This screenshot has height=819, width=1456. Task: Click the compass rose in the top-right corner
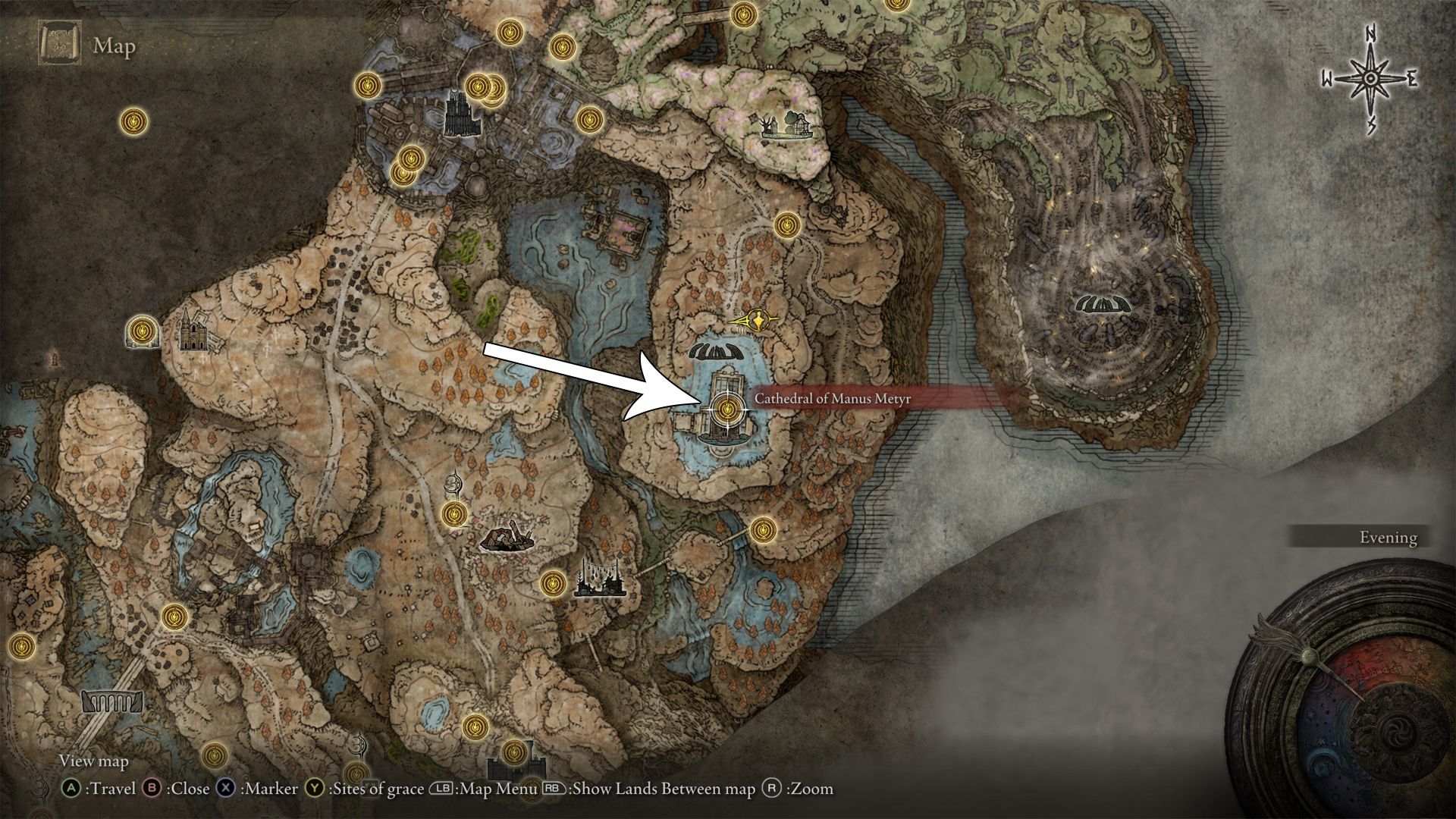pos(1369,76)
